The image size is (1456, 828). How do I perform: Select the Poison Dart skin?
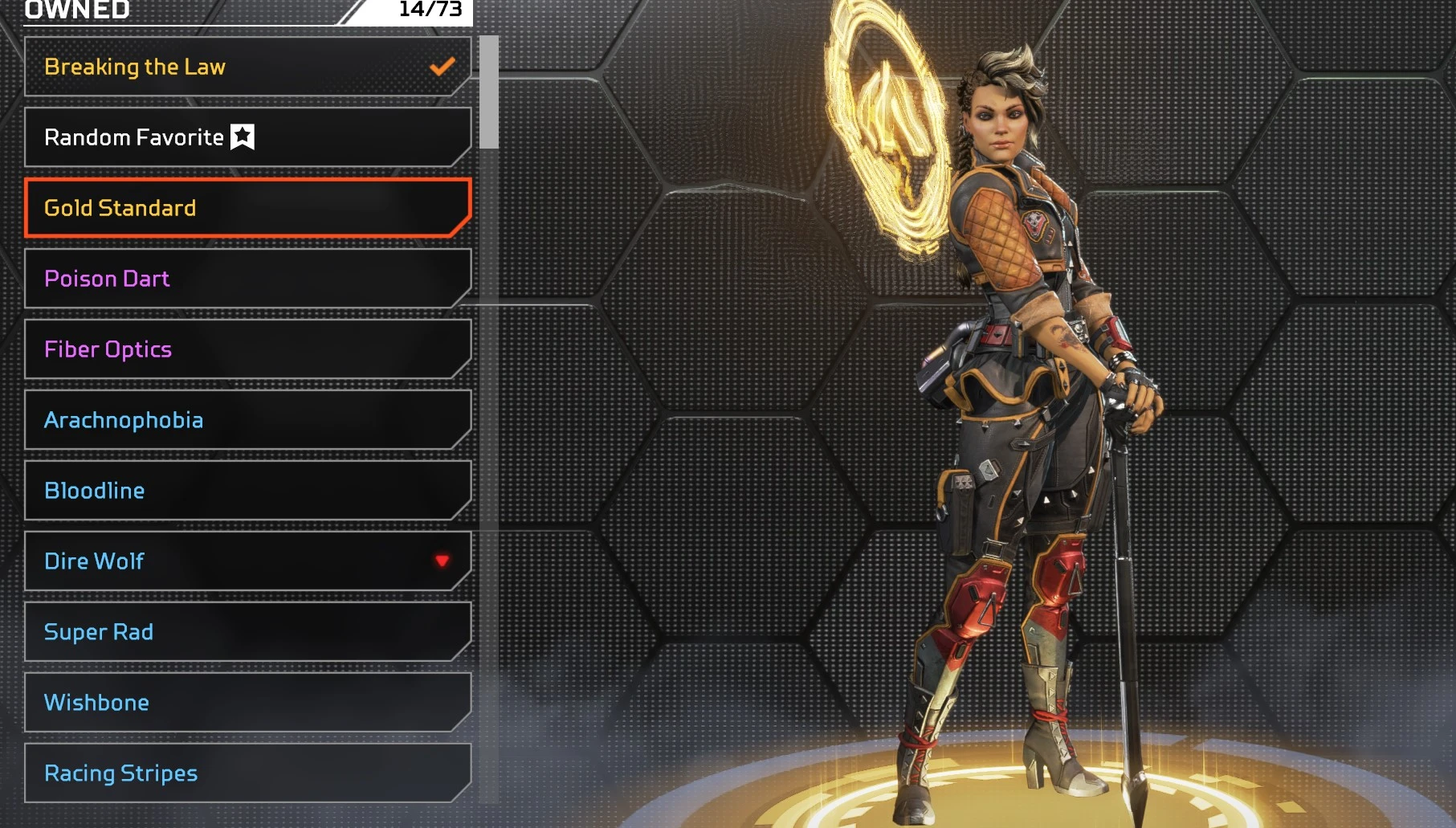tap(247, 279)
